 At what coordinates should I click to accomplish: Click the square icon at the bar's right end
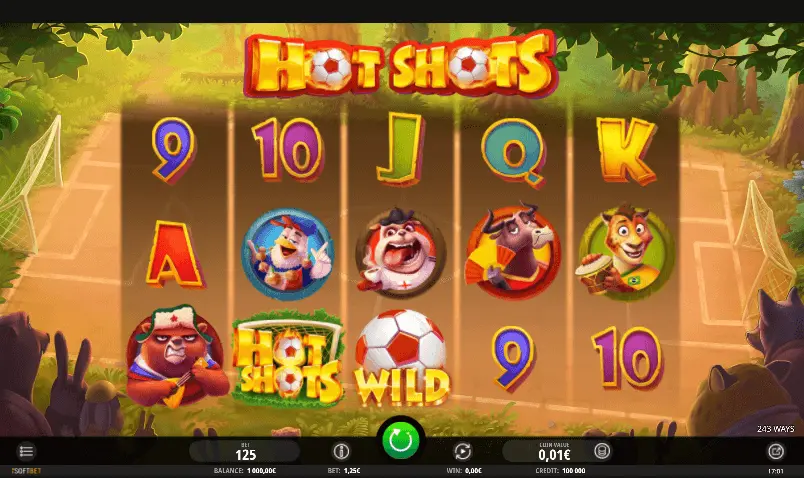[x=776, y=451]
